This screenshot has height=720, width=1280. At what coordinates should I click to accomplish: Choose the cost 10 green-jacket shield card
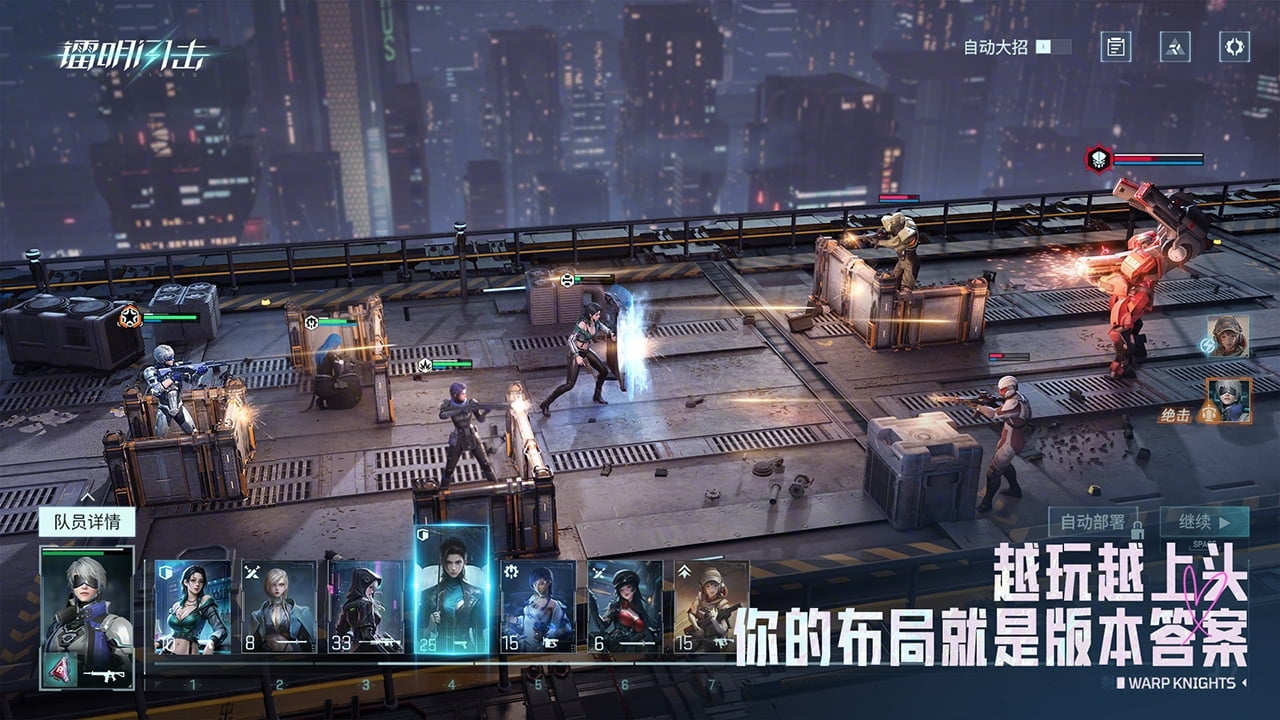[x=193, y=606]
